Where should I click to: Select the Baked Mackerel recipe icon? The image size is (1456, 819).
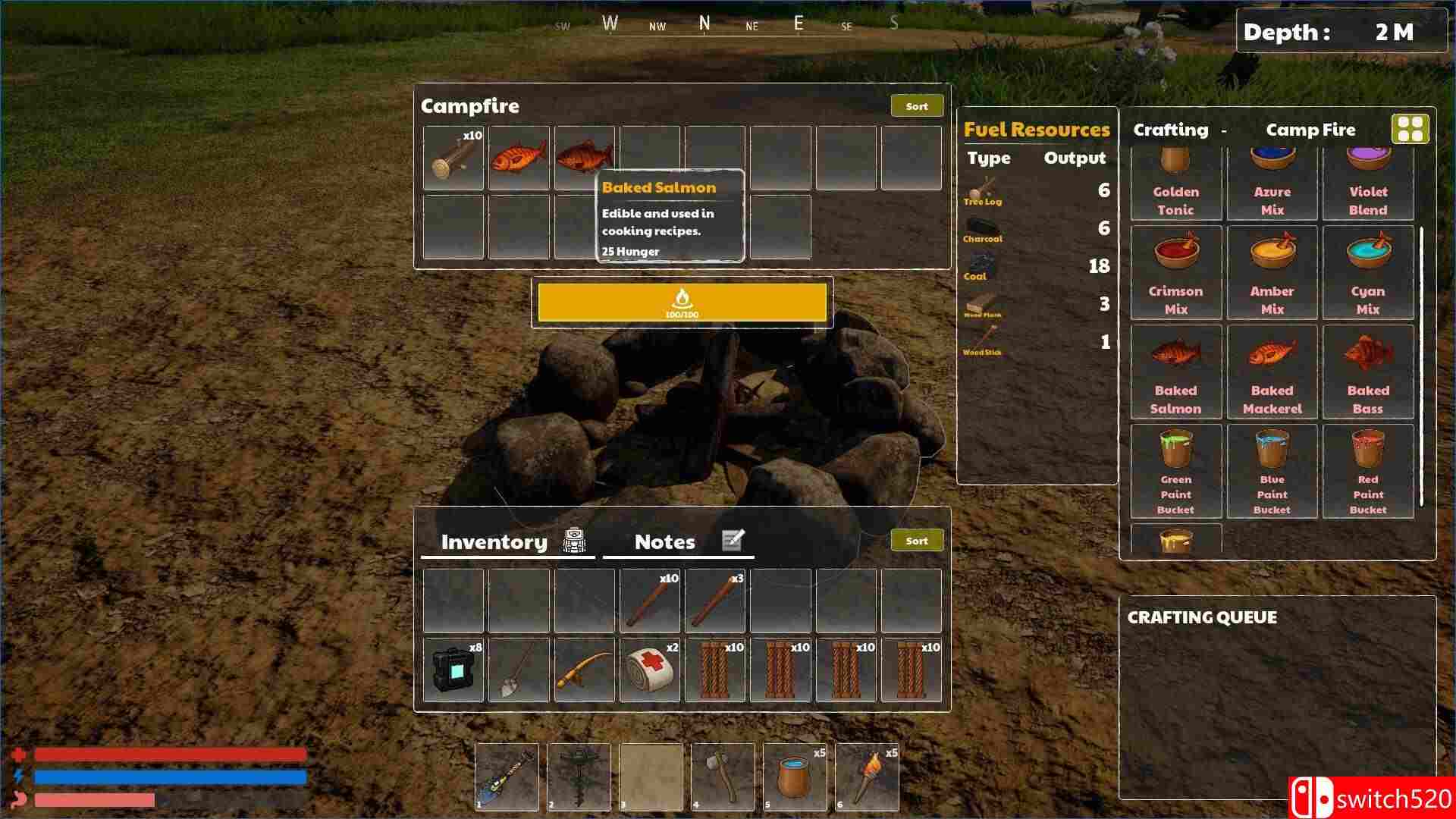(1271, 353)
